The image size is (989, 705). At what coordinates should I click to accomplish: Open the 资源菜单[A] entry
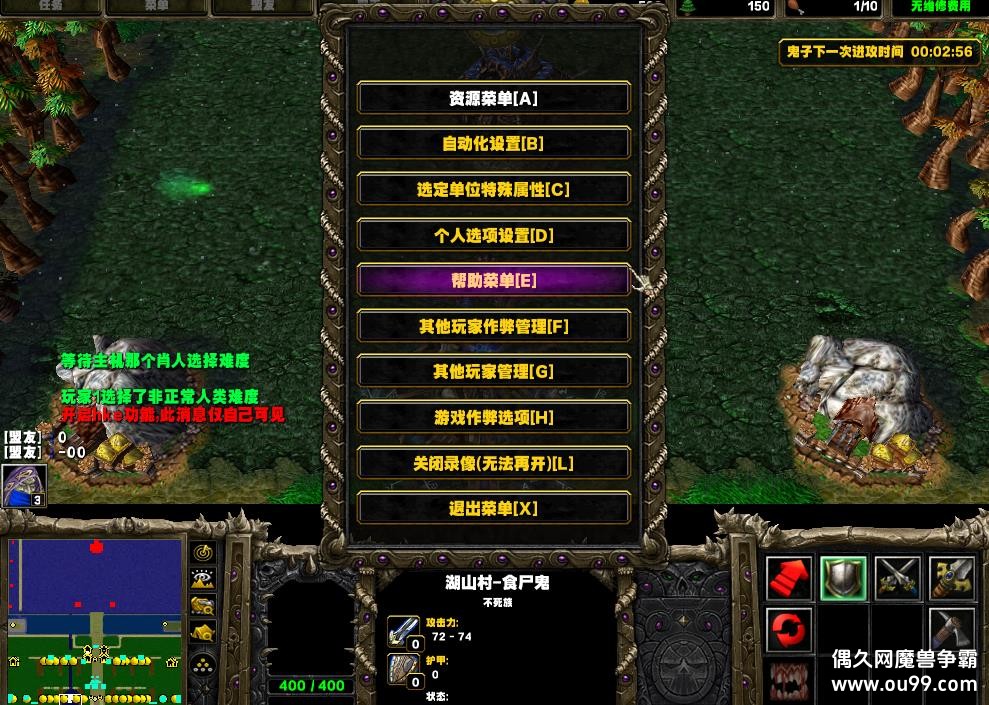(x=494, y=98)
